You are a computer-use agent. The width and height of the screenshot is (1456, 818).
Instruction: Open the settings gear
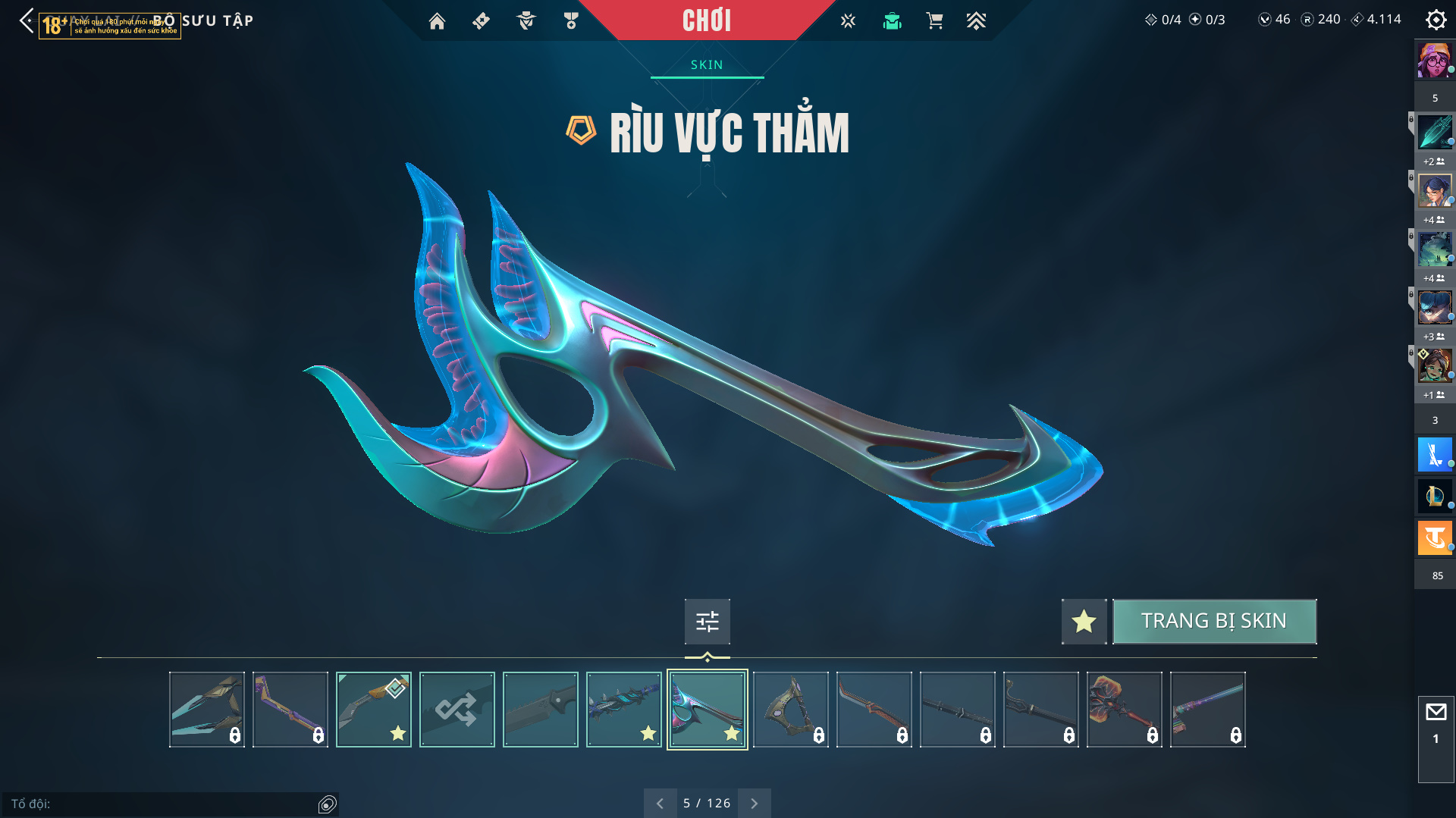[x=1436, y=20]
